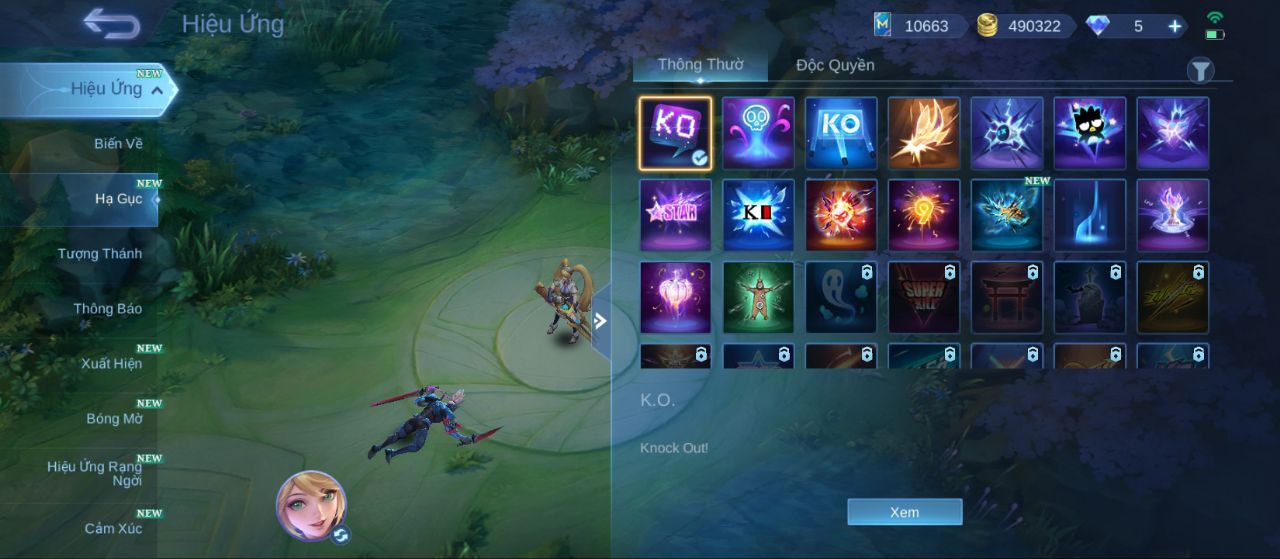Switch to the Độc Quyền tab
Viewport: 1280px width, 559px height.
click(835, 65)
